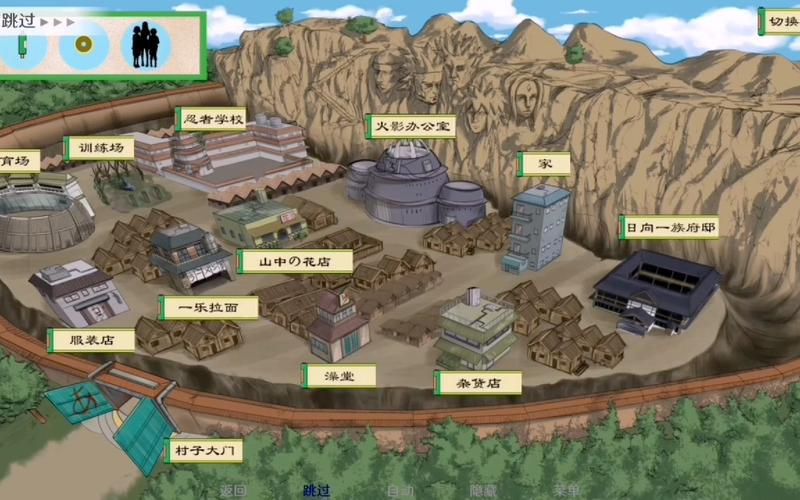The image size is (800, 500).
Task: Select the 训练场 training ground label
Action: tap(99, 149)
